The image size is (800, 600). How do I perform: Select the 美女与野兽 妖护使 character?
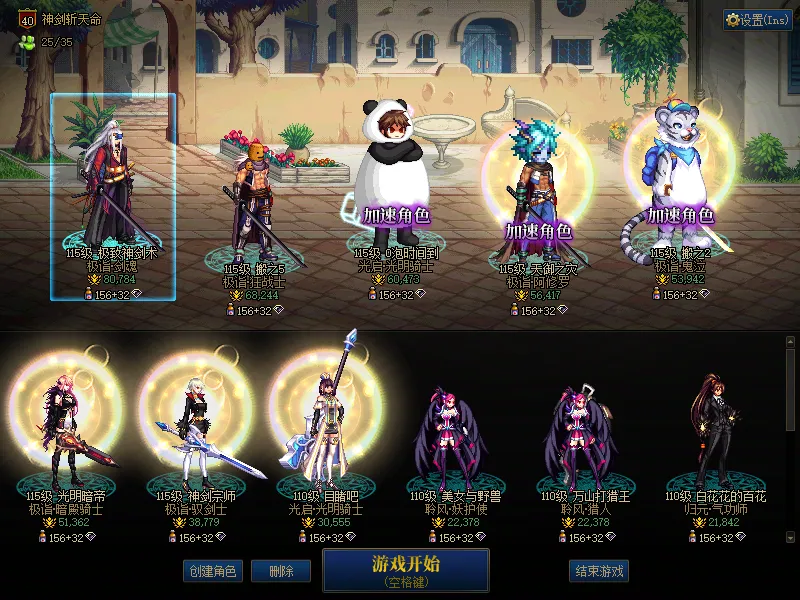[x=449, y=435]
